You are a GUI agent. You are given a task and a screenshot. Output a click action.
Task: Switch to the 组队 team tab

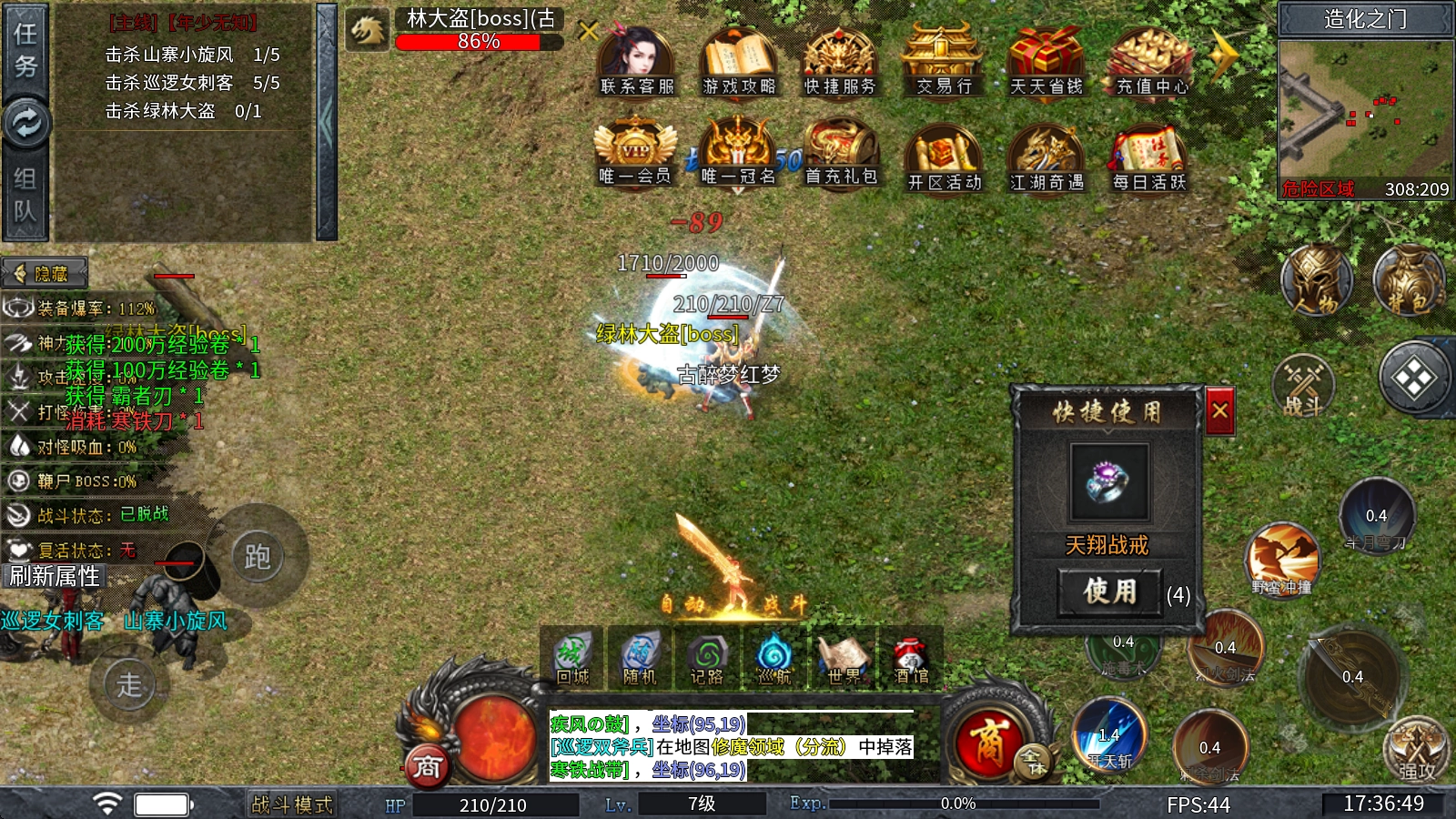[x=25, y=196]
